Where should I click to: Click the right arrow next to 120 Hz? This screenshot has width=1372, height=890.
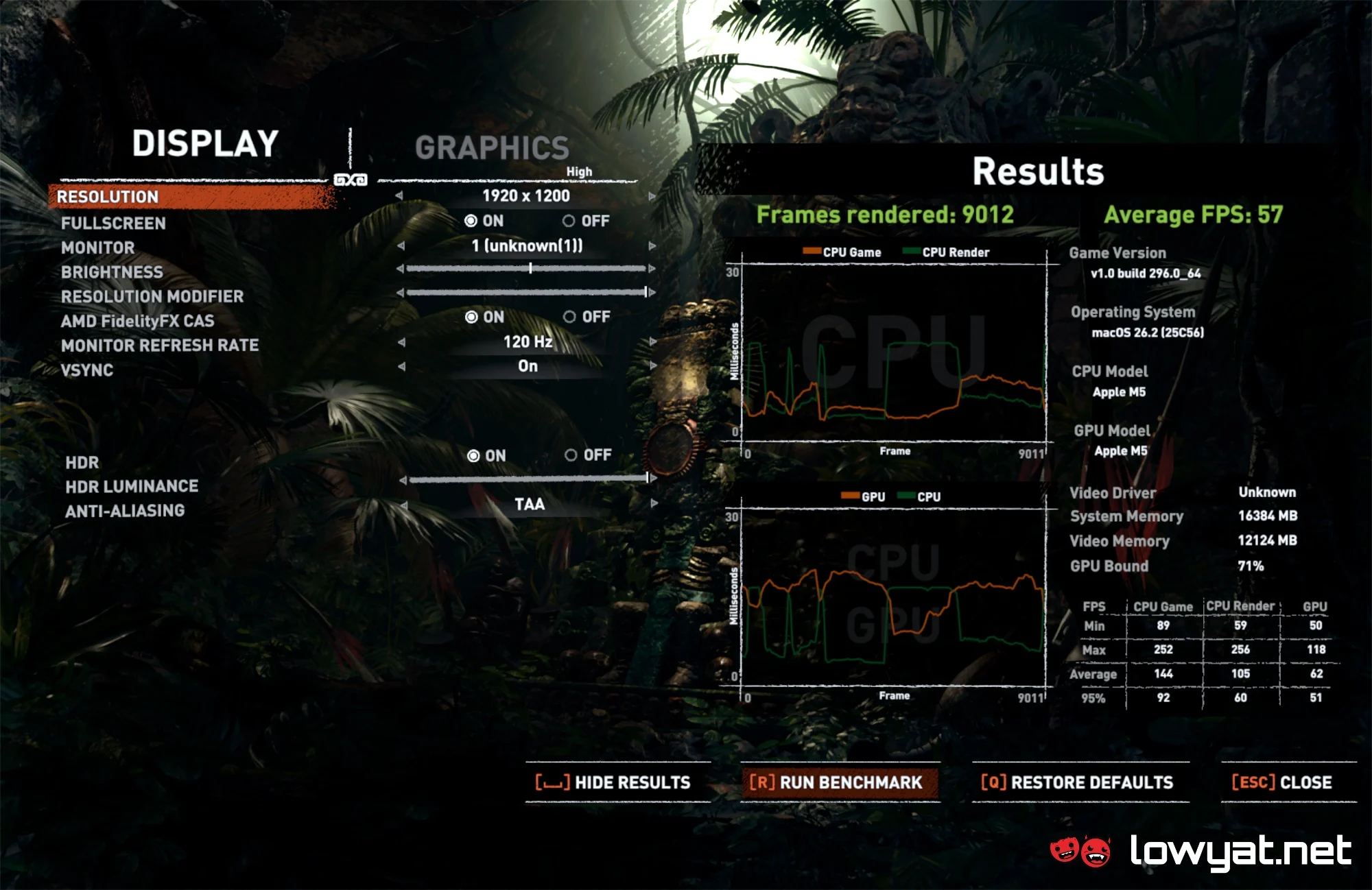pyautogui.click(x=652, y=341)
